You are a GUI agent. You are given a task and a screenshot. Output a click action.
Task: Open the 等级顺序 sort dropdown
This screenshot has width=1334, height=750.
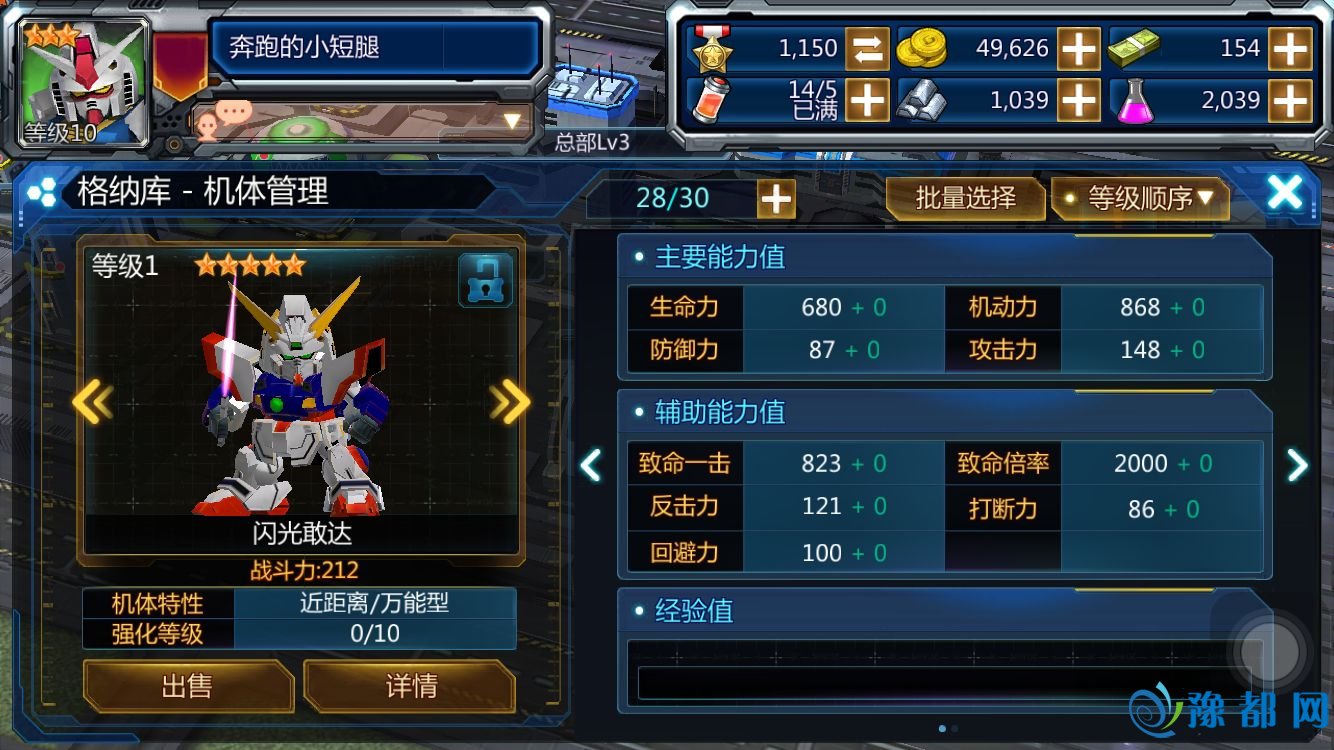[1140, 198]
